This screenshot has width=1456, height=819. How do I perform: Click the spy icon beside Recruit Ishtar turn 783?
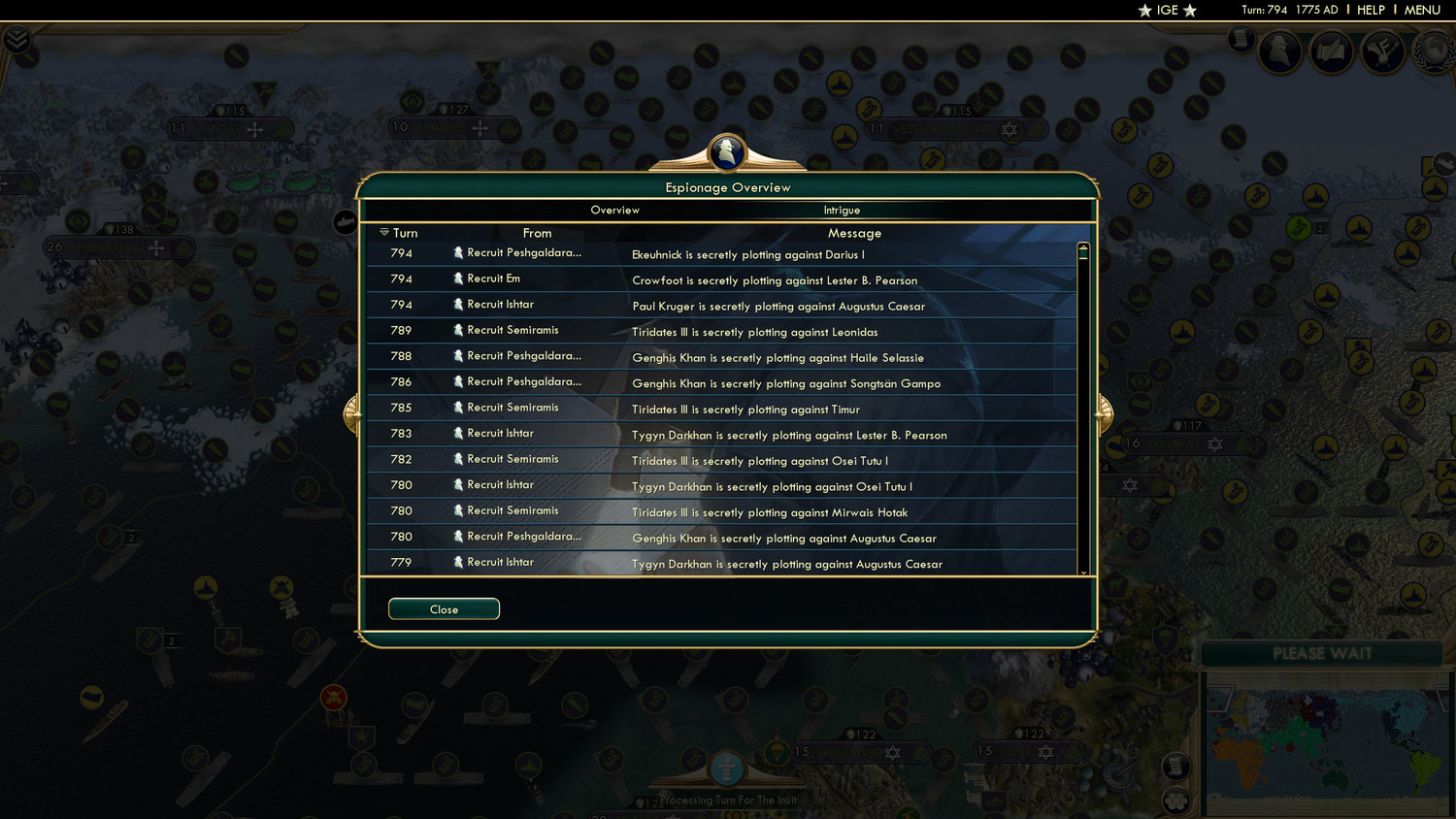tap(457, 434)
